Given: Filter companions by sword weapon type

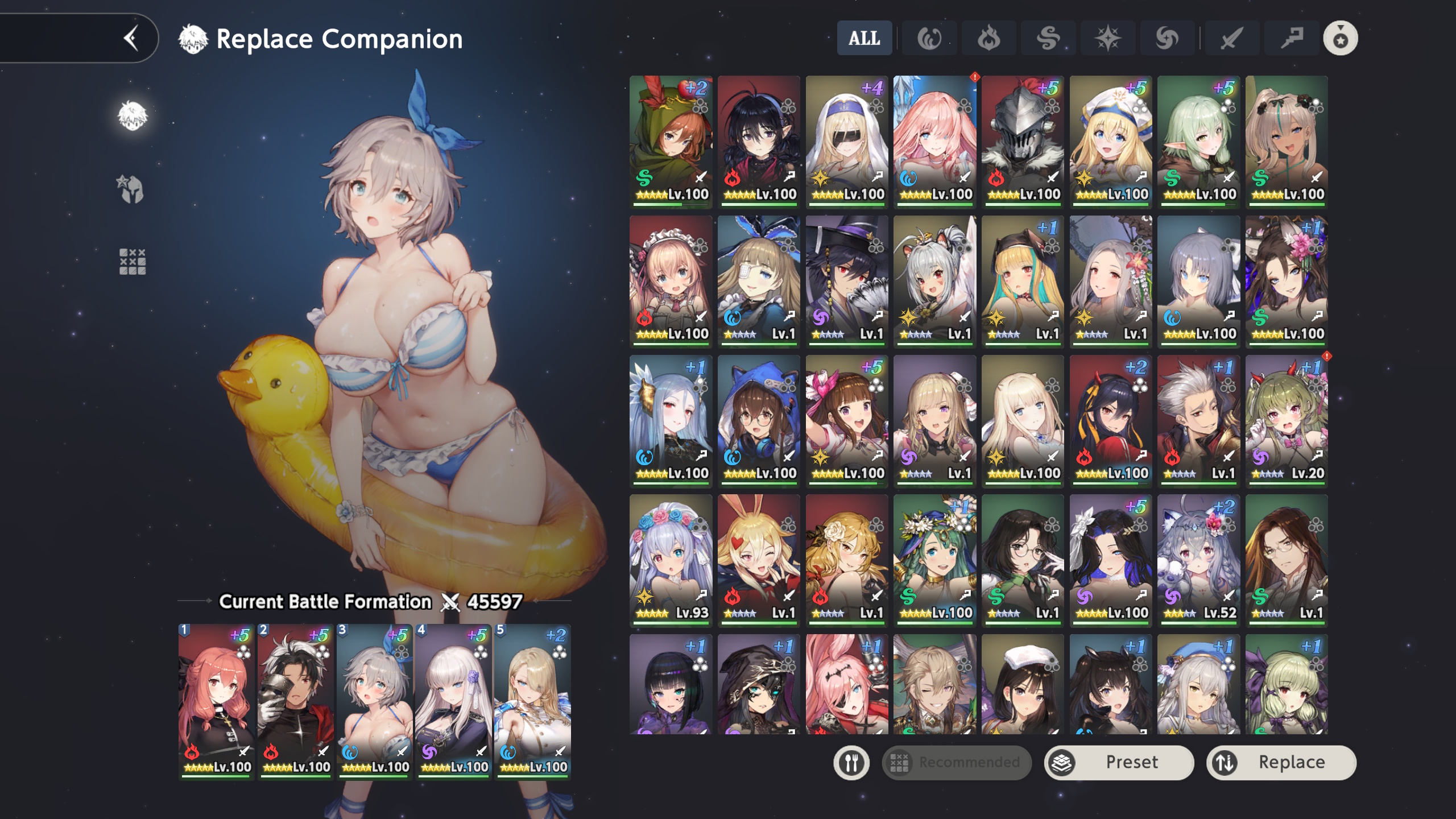Looking at the screenshot, I should (x=1231, y=39).
